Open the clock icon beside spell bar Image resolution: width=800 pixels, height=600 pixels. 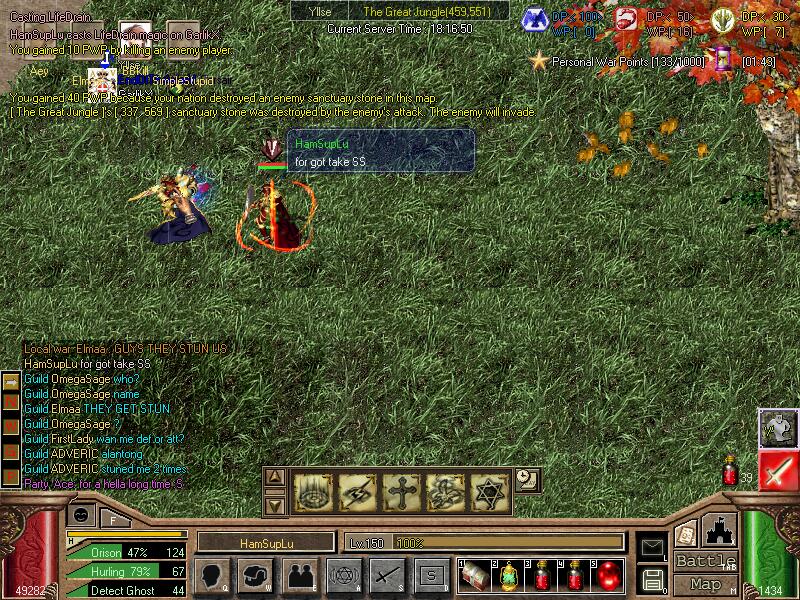[x=527, y=481]
